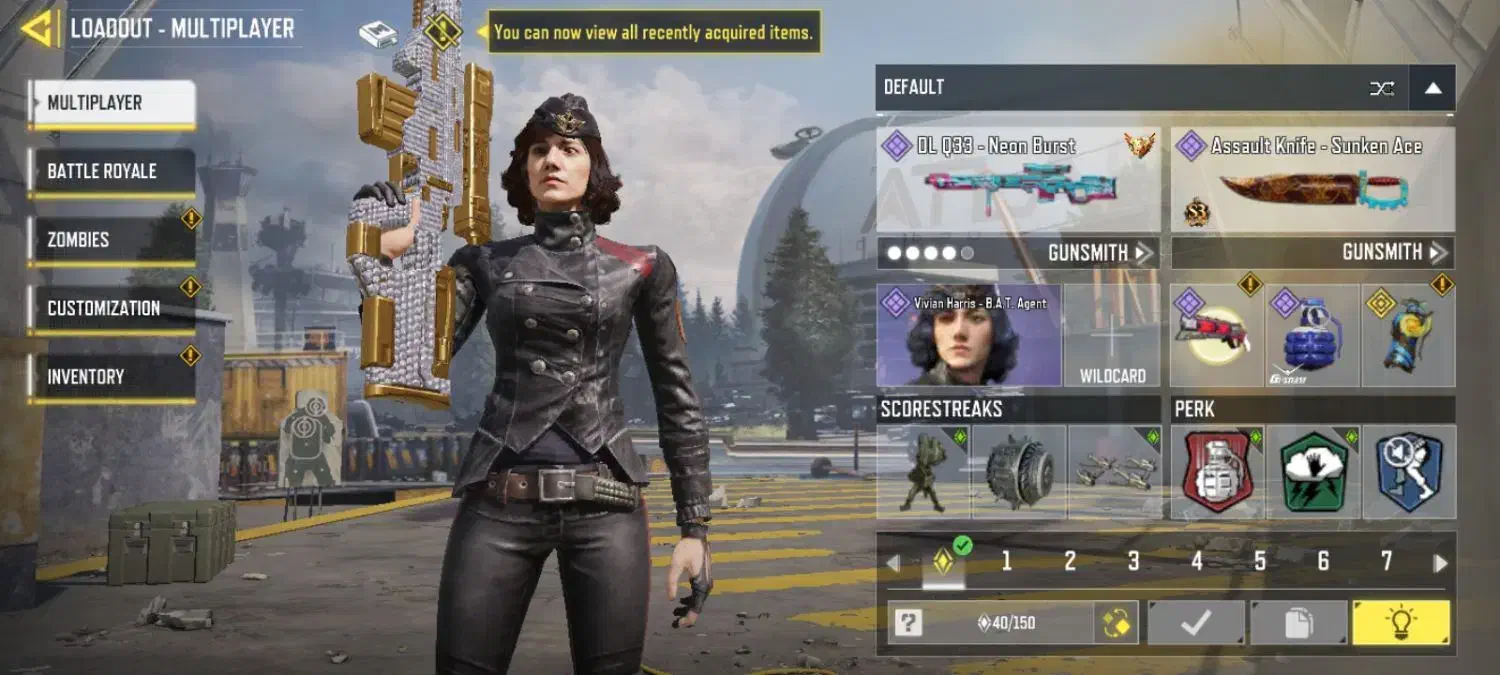Switch to the Battle Royale tab

[x=111, y=172]
